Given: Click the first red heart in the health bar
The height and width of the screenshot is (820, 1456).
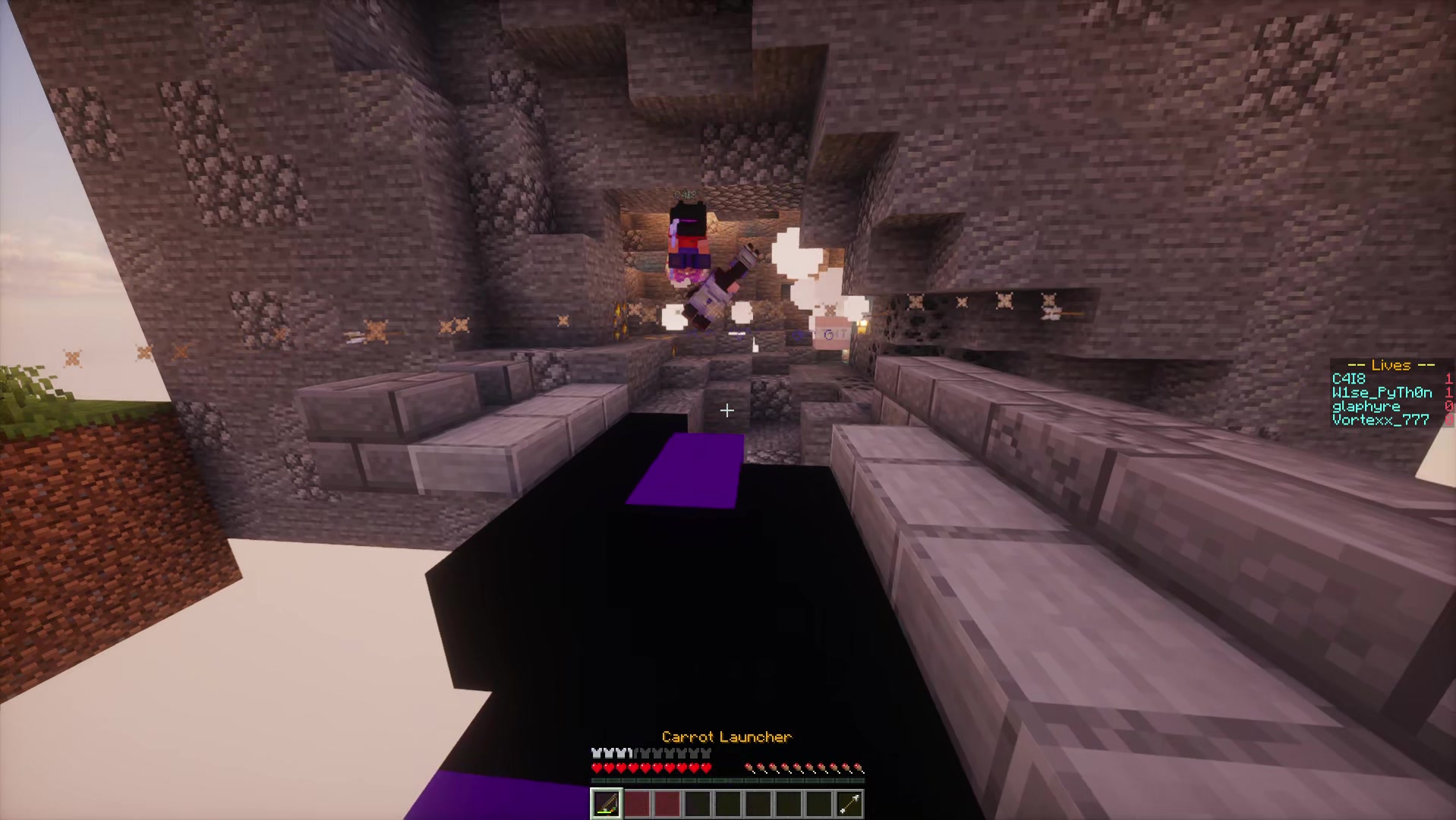Looking at the screenshot, I should [597, 768].
